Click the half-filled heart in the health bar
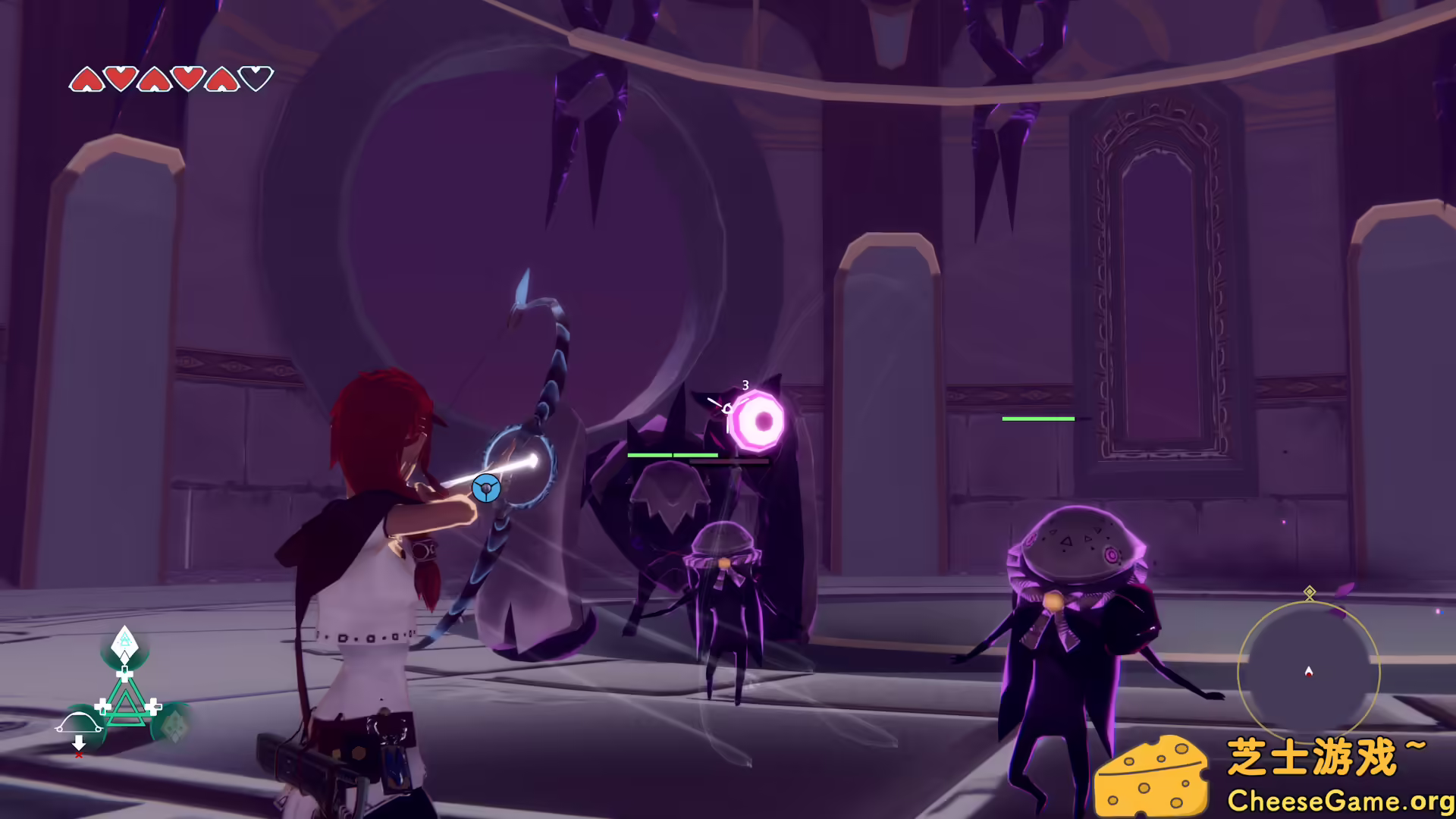 coord(221,79)
